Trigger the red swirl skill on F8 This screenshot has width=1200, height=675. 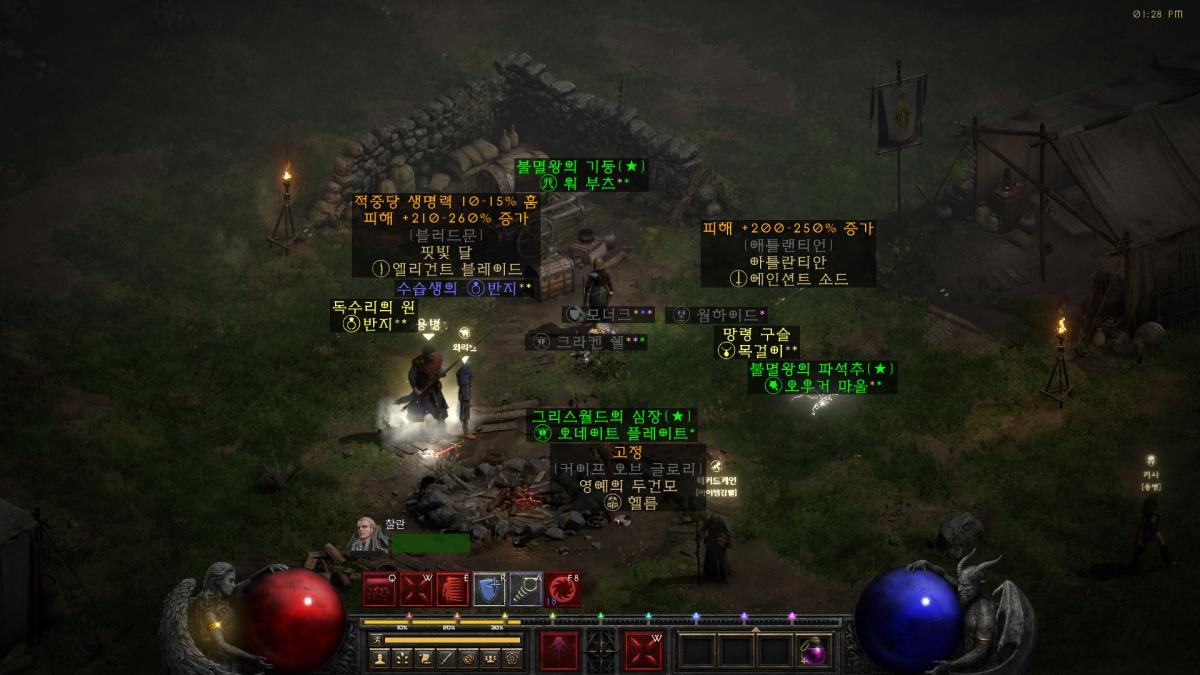[563, 590]
